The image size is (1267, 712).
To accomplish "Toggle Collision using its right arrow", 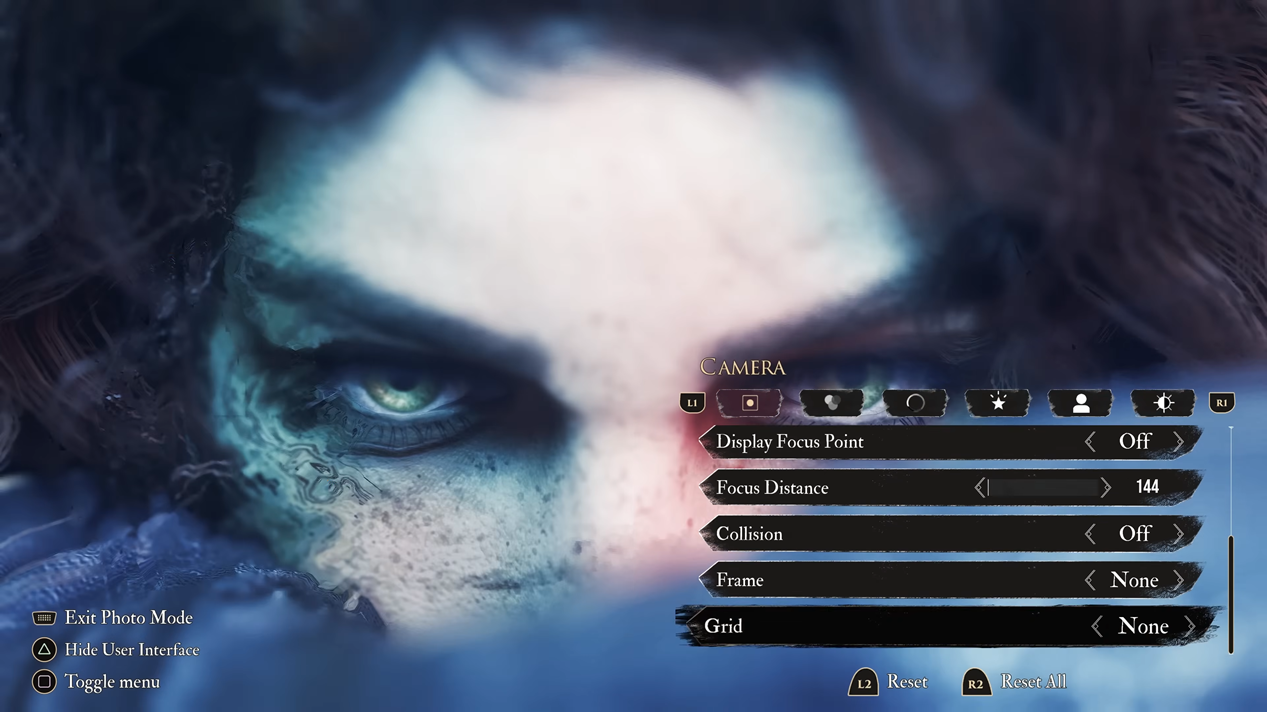I will click(x=1179, y=534).
